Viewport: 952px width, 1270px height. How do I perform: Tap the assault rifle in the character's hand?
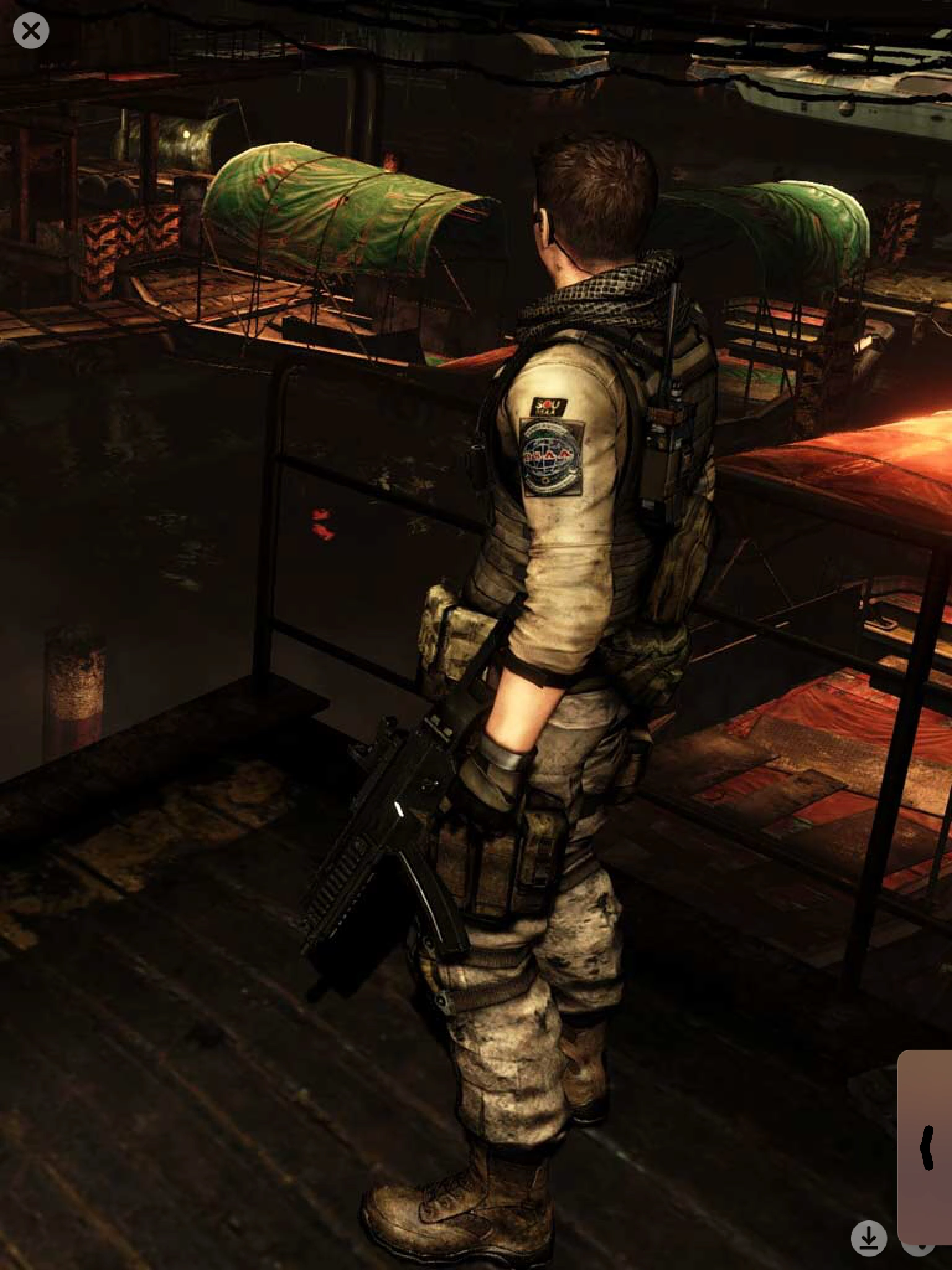click(x=397, y=819)
